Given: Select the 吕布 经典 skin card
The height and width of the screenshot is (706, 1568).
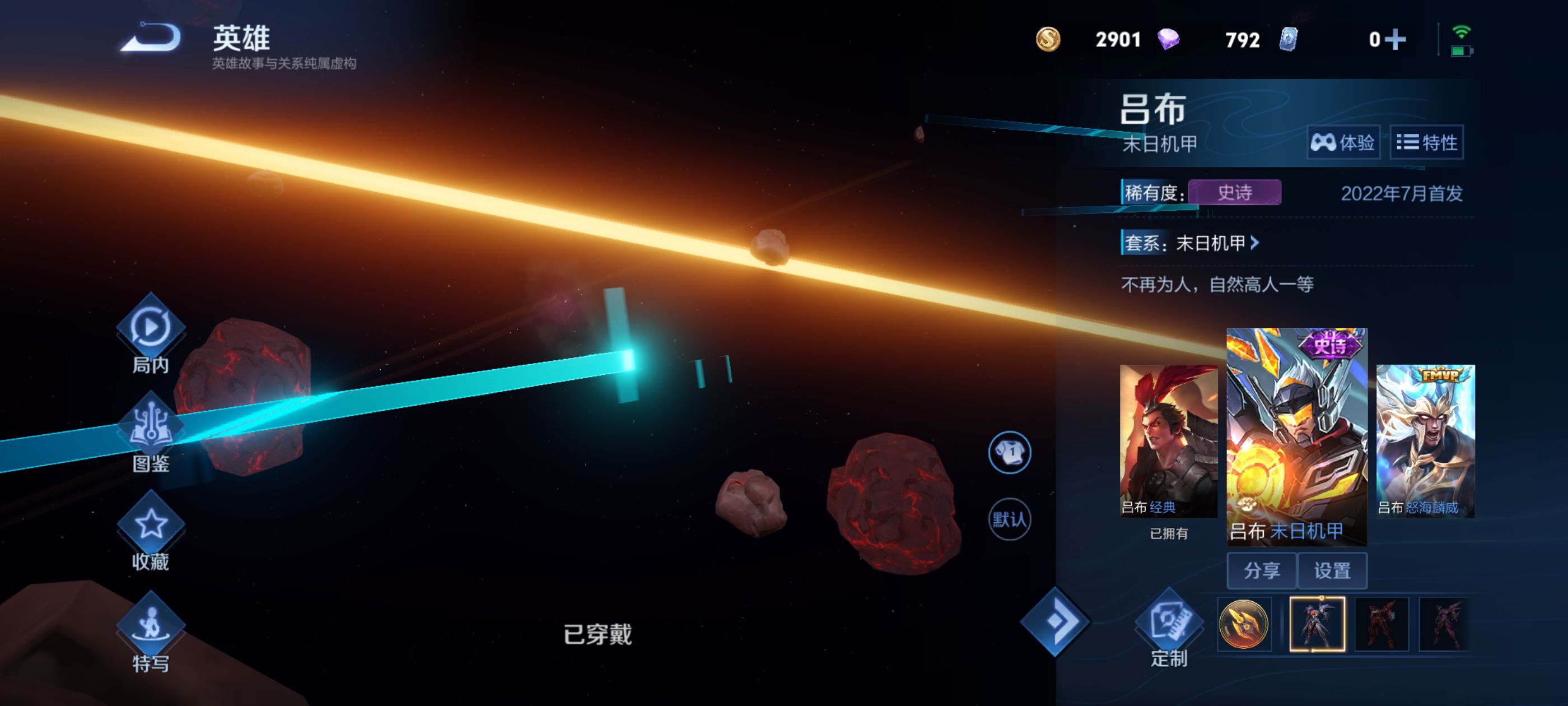Looking at the screenshot, I should pos(1168,440).
